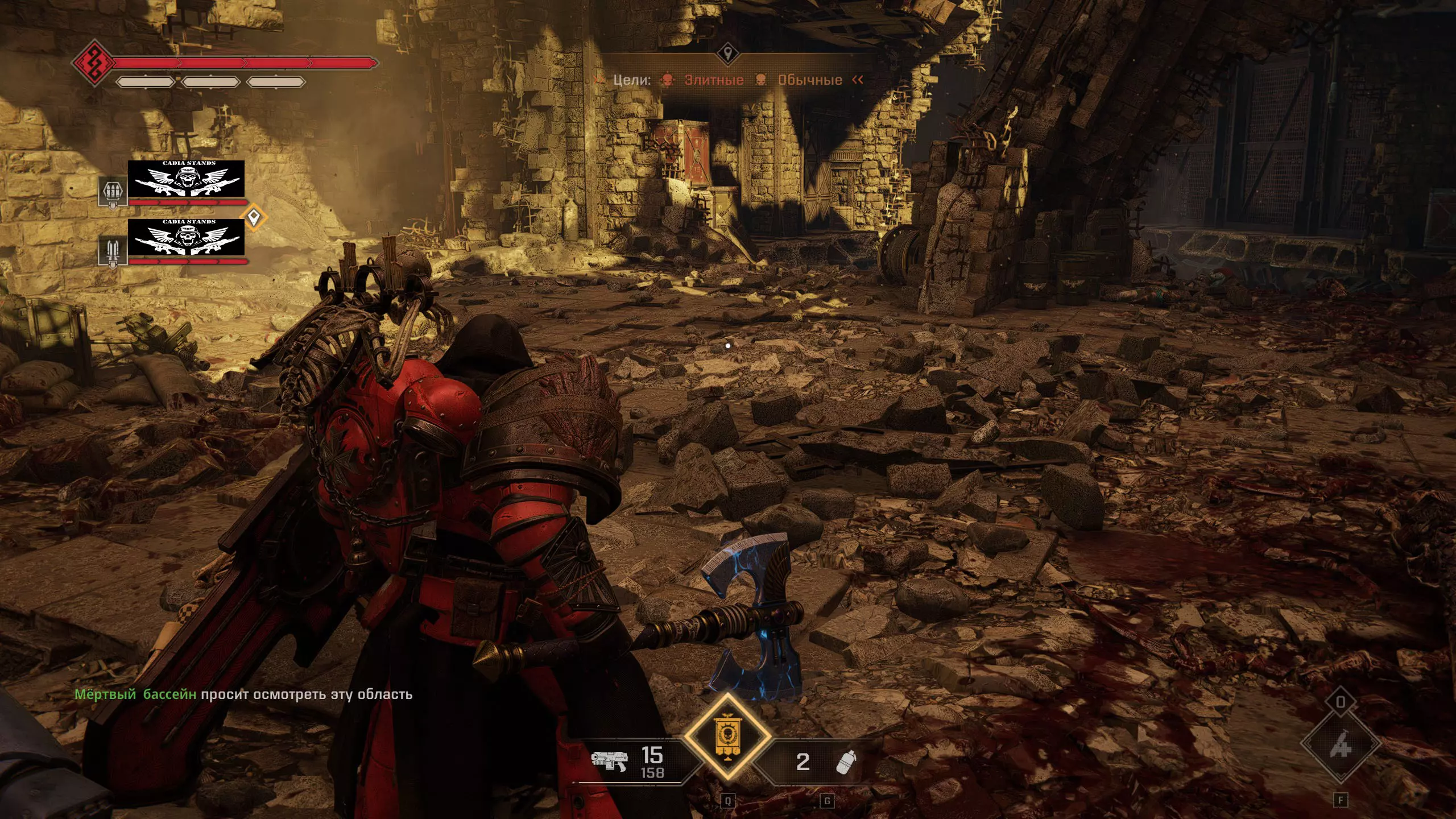Select the grenade icon
Screen dimensions: 1456x819
[x=845, y=761]
